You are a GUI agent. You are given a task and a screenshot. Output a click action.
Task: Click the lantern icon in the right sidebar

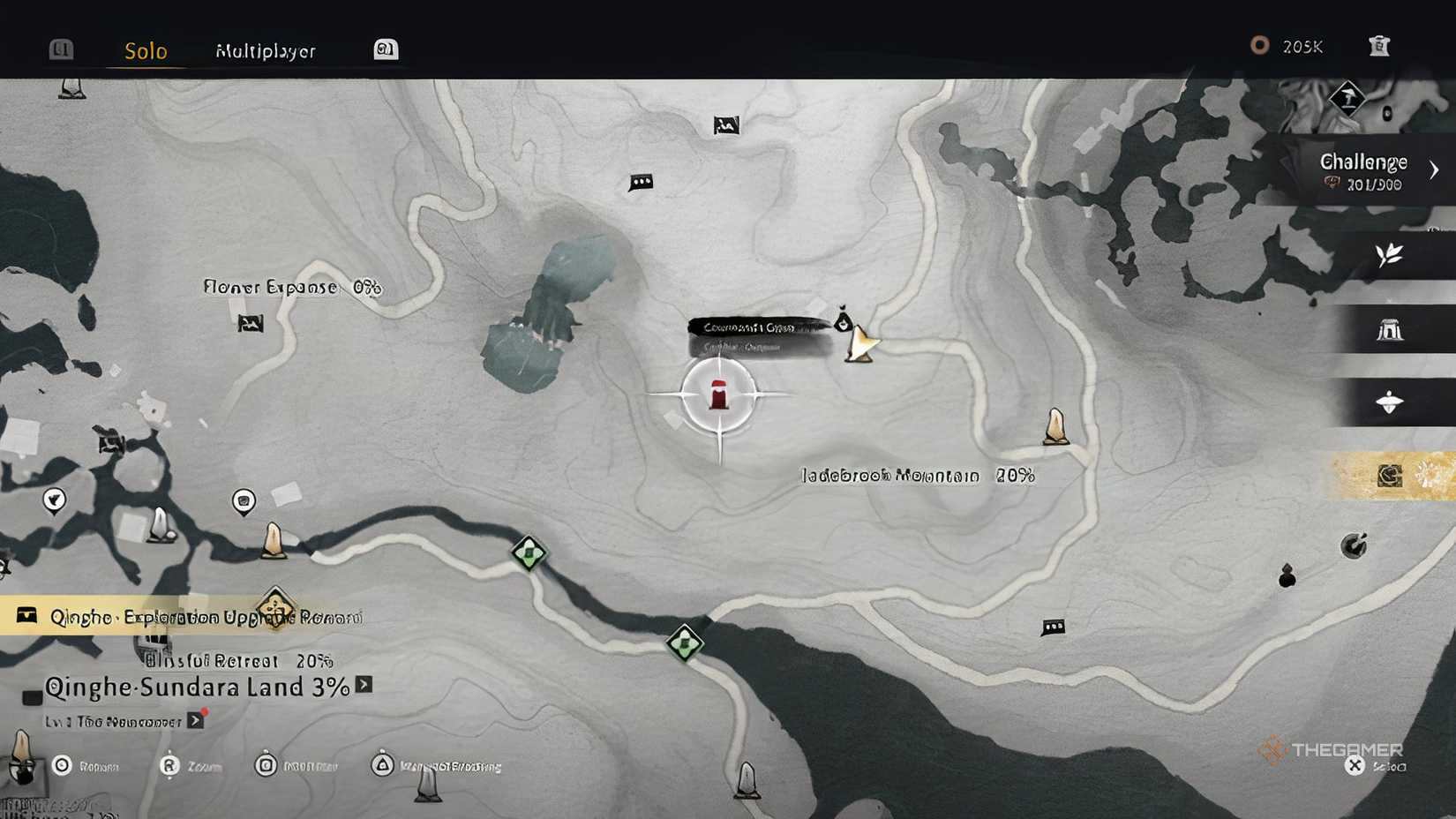(x=1389, y=402)
